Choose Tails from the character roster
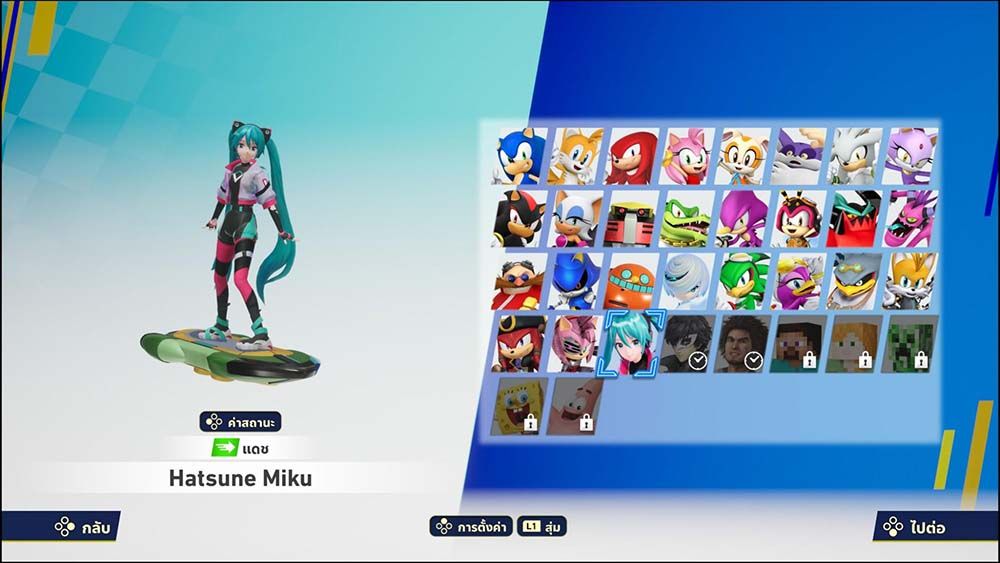This screenshot has height=563, width=1000. [x=575, y=157]
